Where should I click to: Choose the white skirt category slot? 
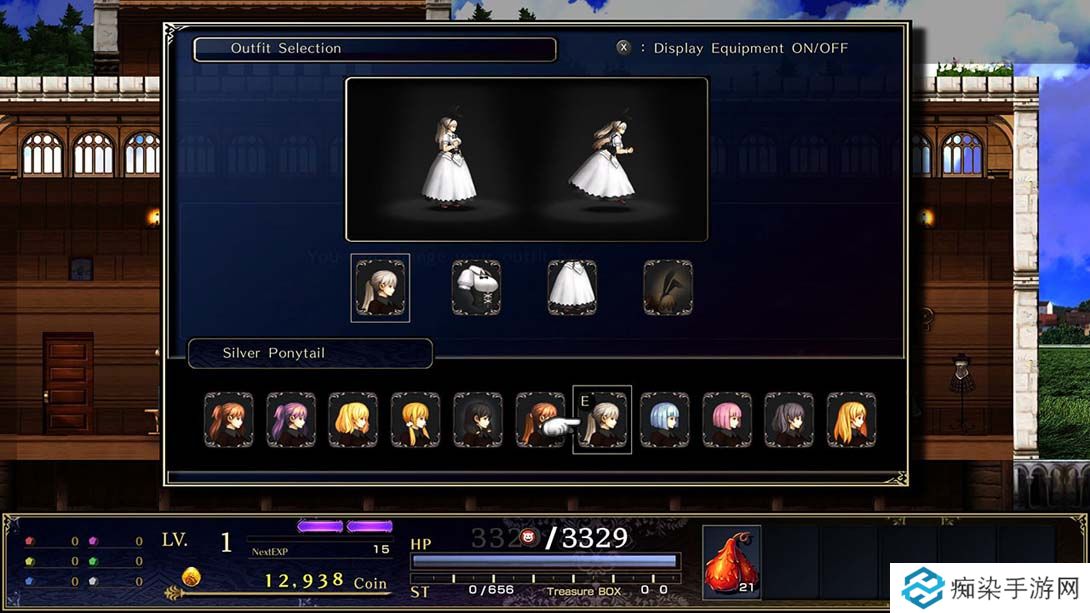pos(572,288)
